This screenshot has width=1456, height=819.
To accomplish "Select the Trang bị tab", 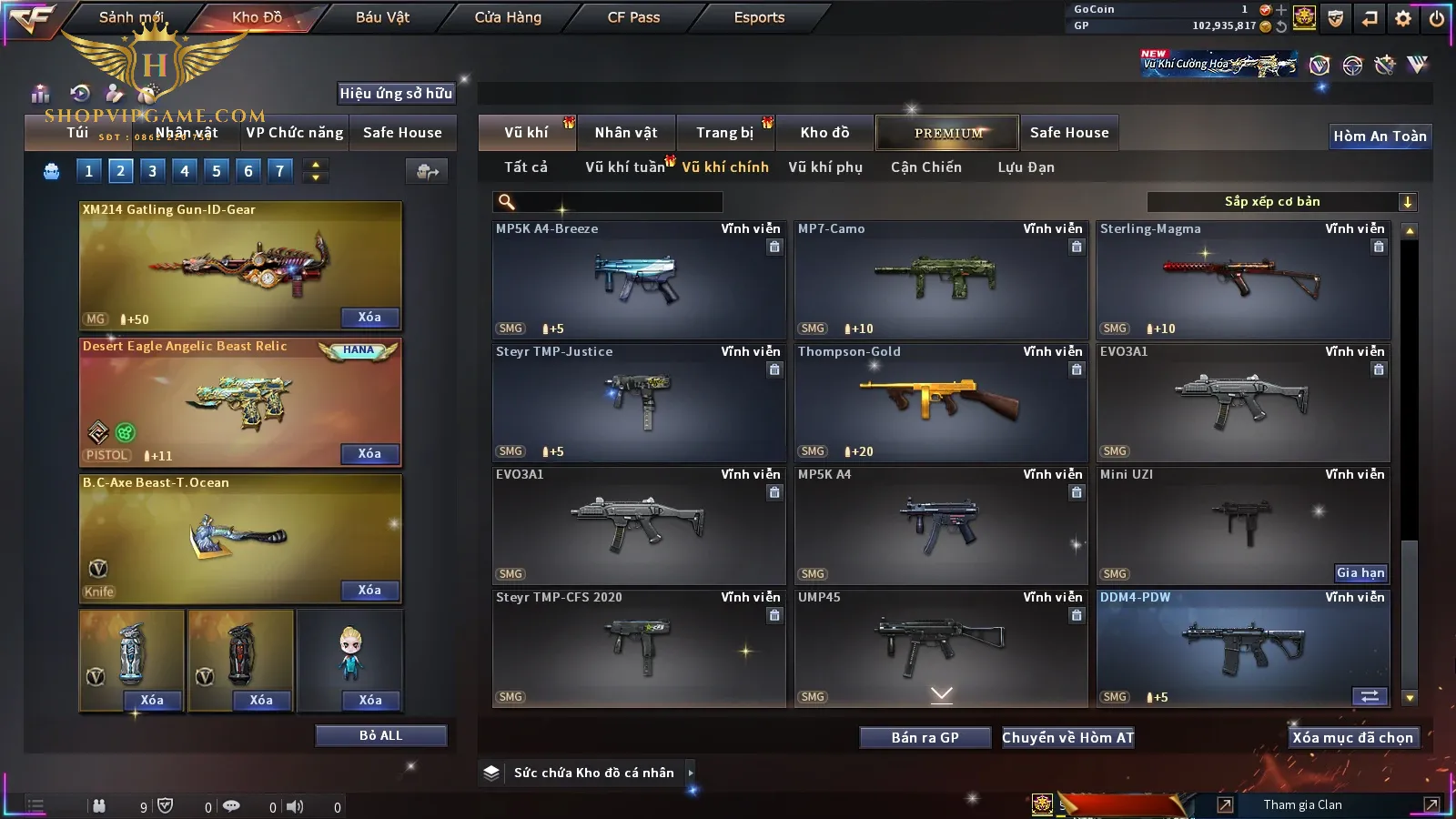I will [x=724, y=133].
